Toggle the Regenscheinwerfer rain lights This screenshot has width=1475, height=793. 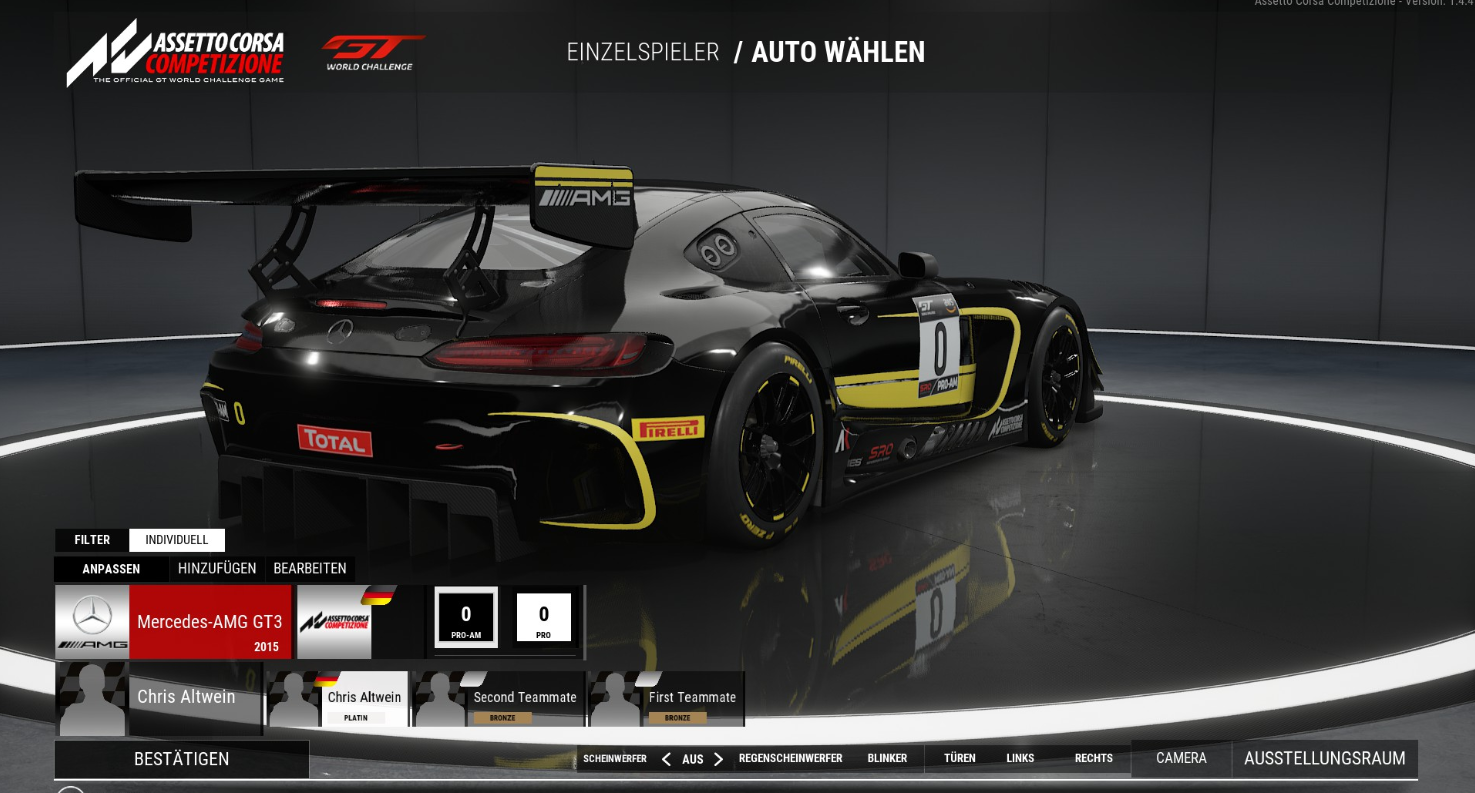790,759
